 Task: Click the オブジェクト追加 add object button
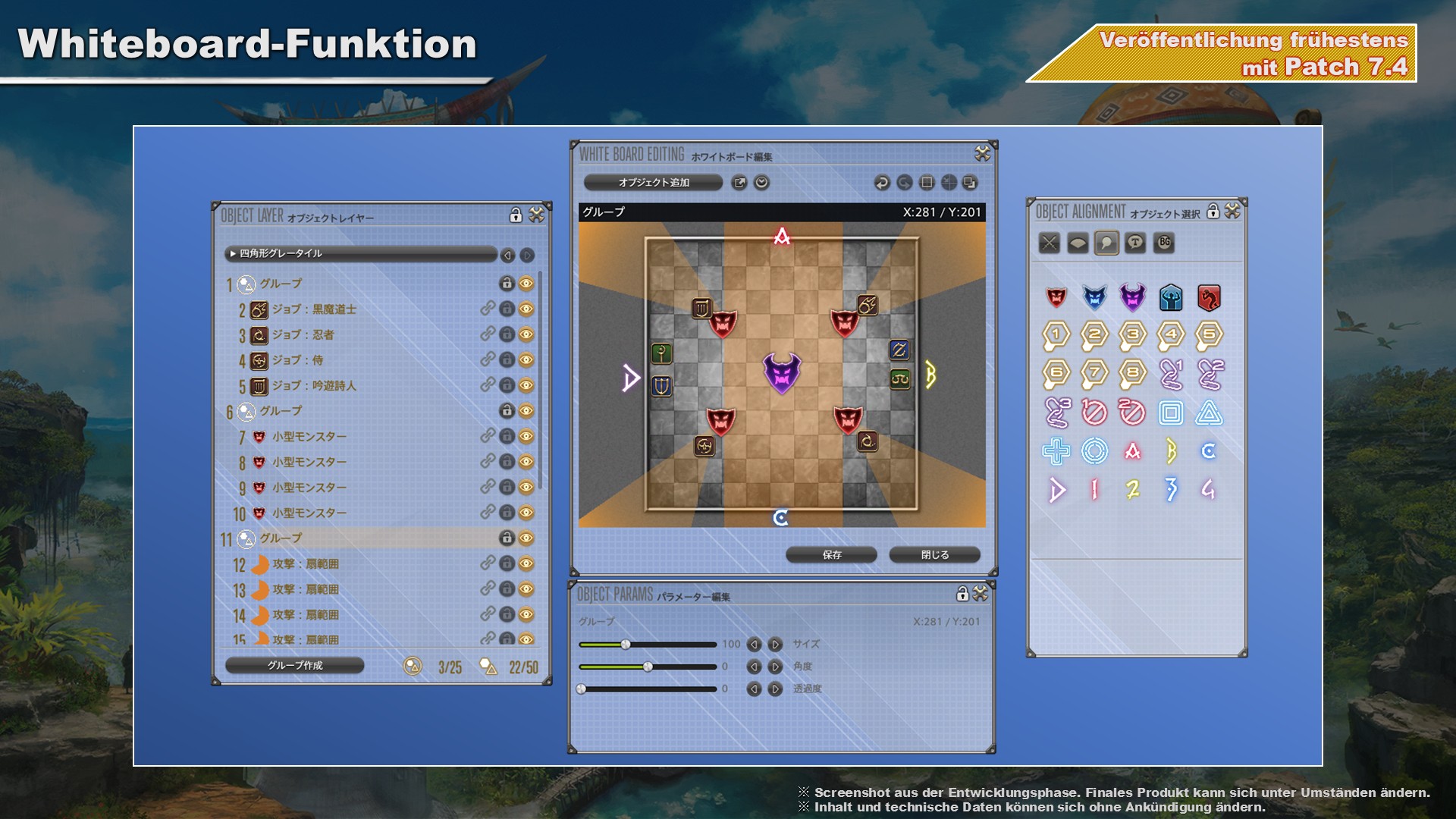click(653, 183)
